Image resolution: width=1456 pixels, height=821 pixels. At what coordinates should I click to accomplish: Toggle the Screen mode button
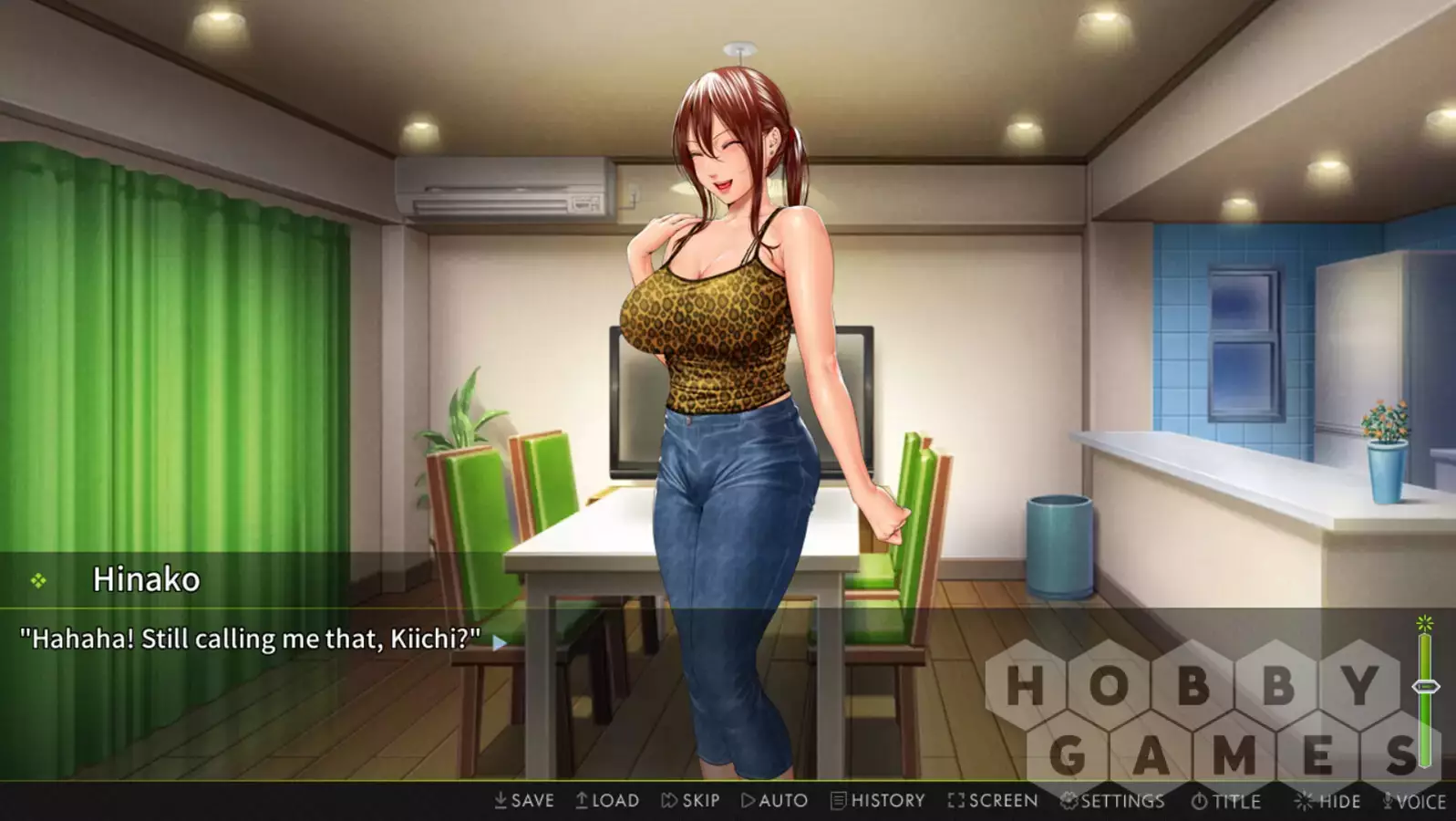pos(992,801)
